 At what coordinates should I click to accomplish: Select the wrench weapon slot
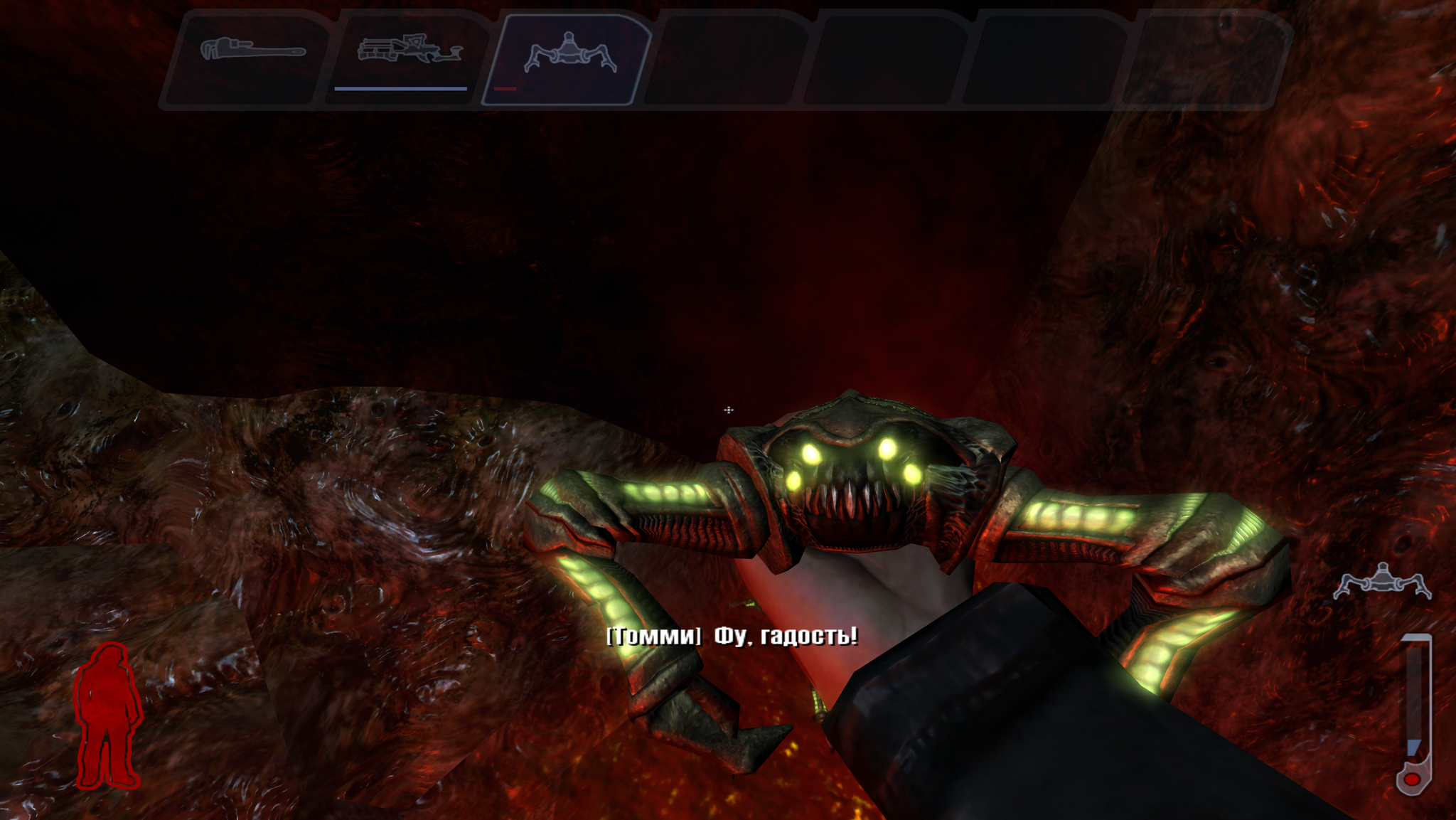click(x=250, y=57)
